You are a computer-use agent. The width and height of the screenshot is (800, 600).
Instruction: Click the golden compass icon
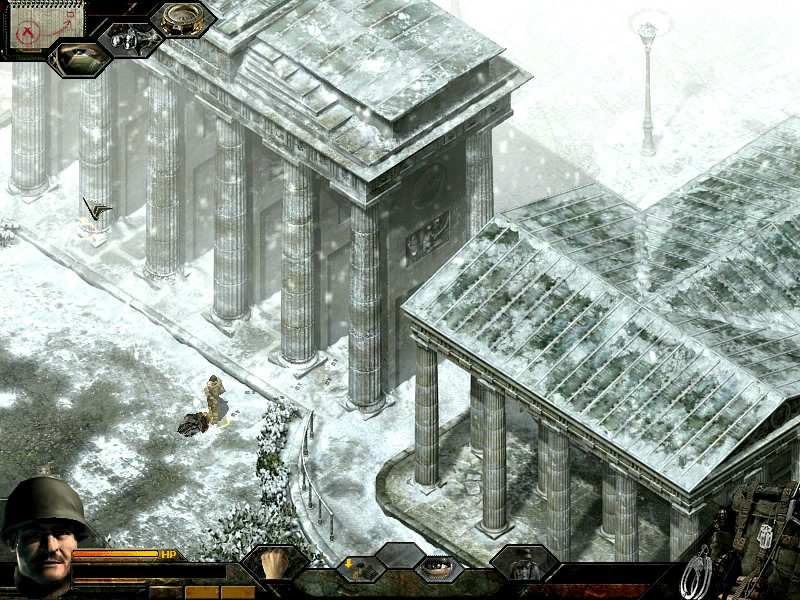(183, 18)
